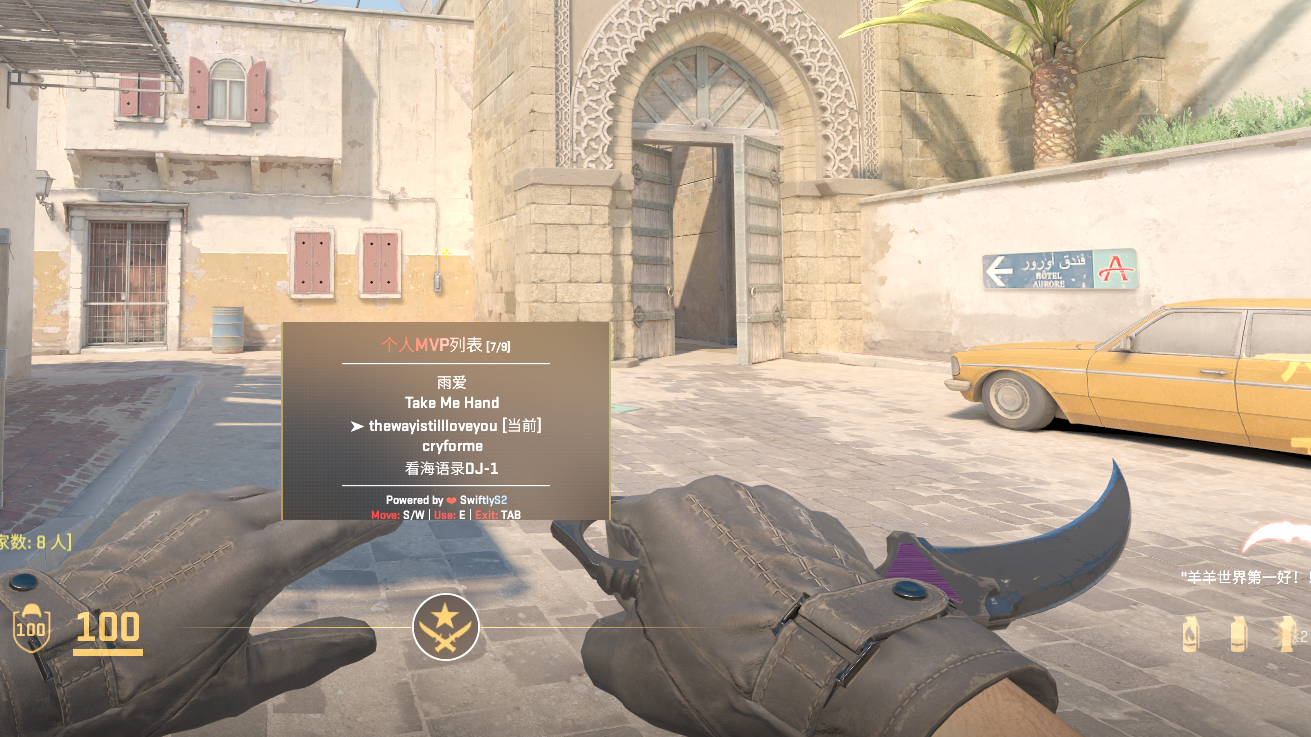Select the incendiary grenade icon
1311x737 pixels.
pos(1190,634)
